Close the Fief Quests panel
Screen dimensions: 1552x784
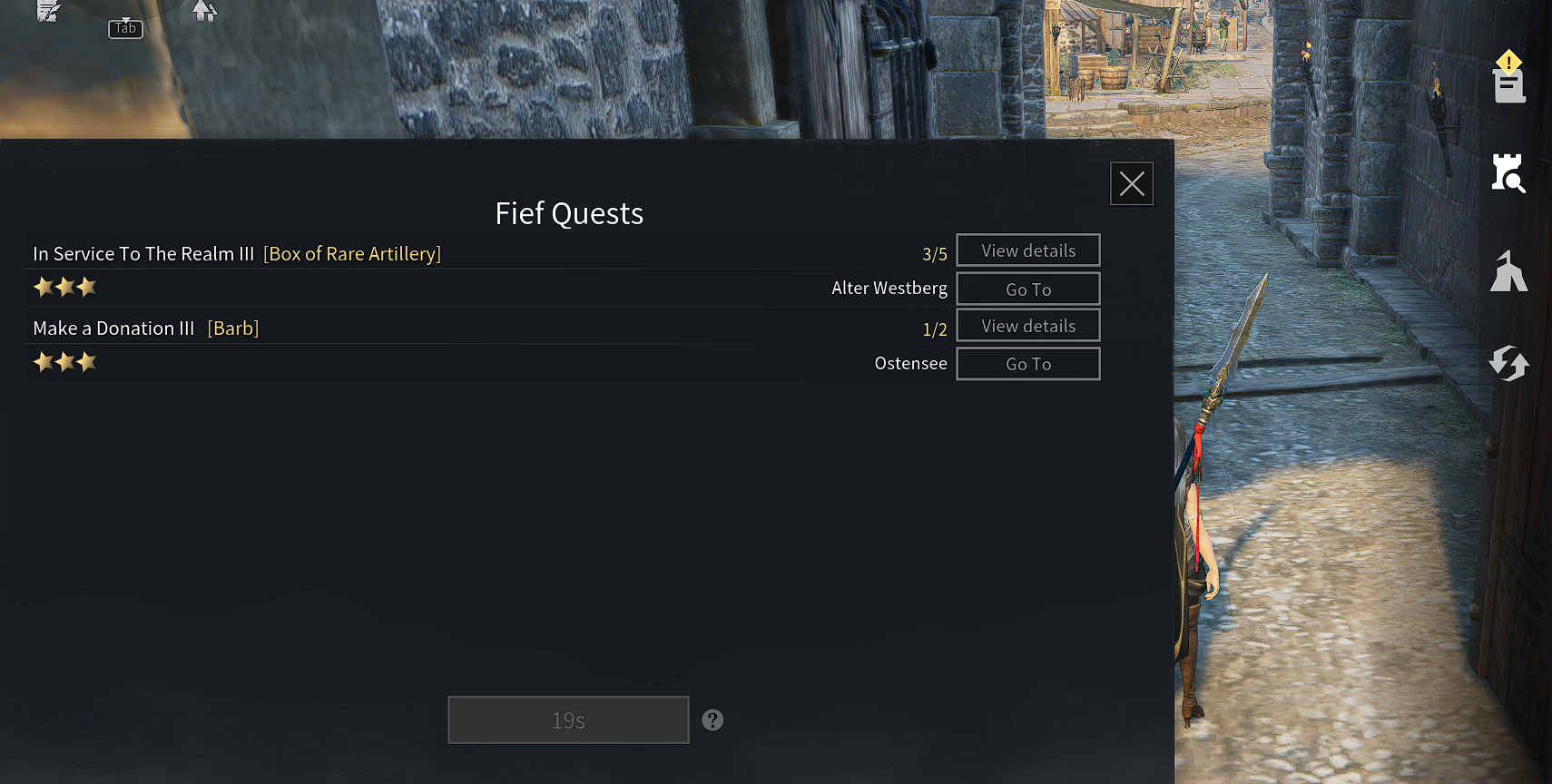(x=1131, y=183)
